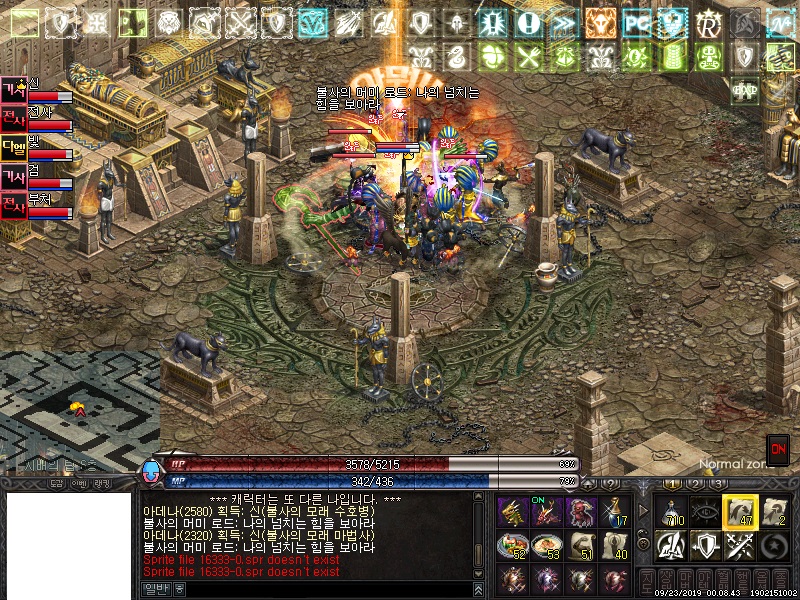Screen dimensions: 800x600
Task: Click the crossed swords buff icon
Action: tap(241, 22)
